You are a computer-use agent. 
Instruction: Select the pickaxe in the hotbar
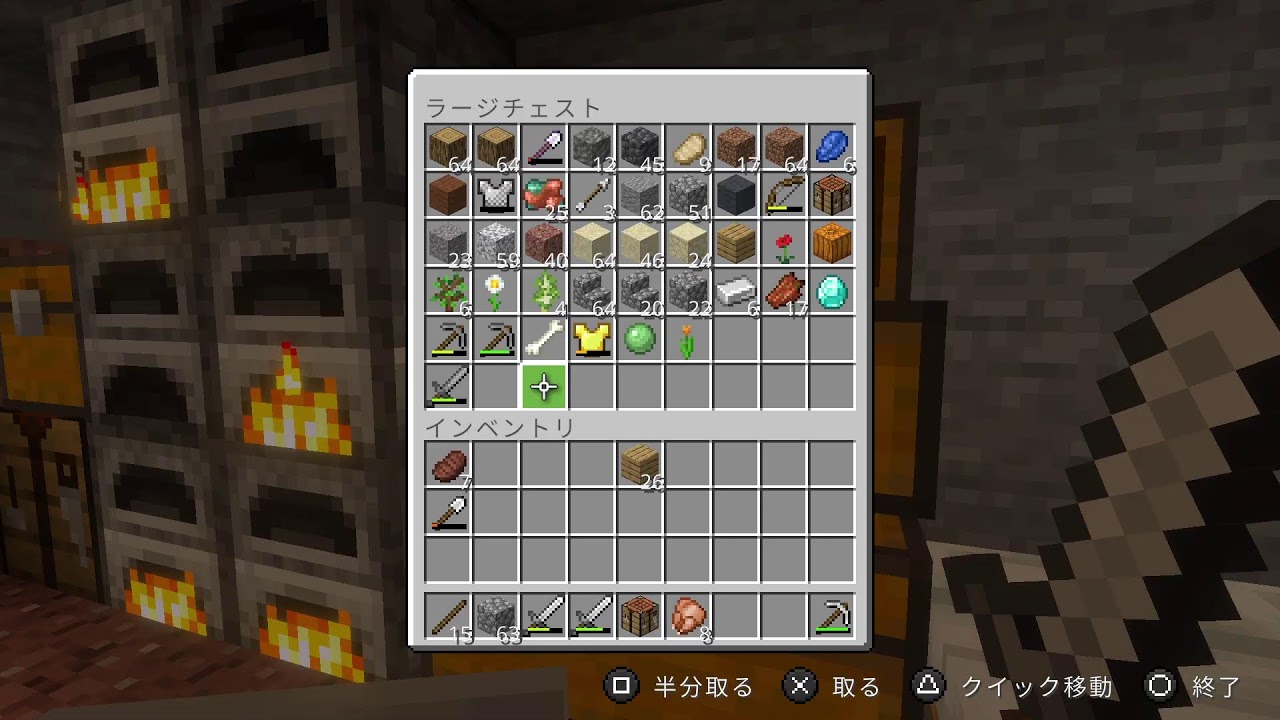[x=832, y=616]
